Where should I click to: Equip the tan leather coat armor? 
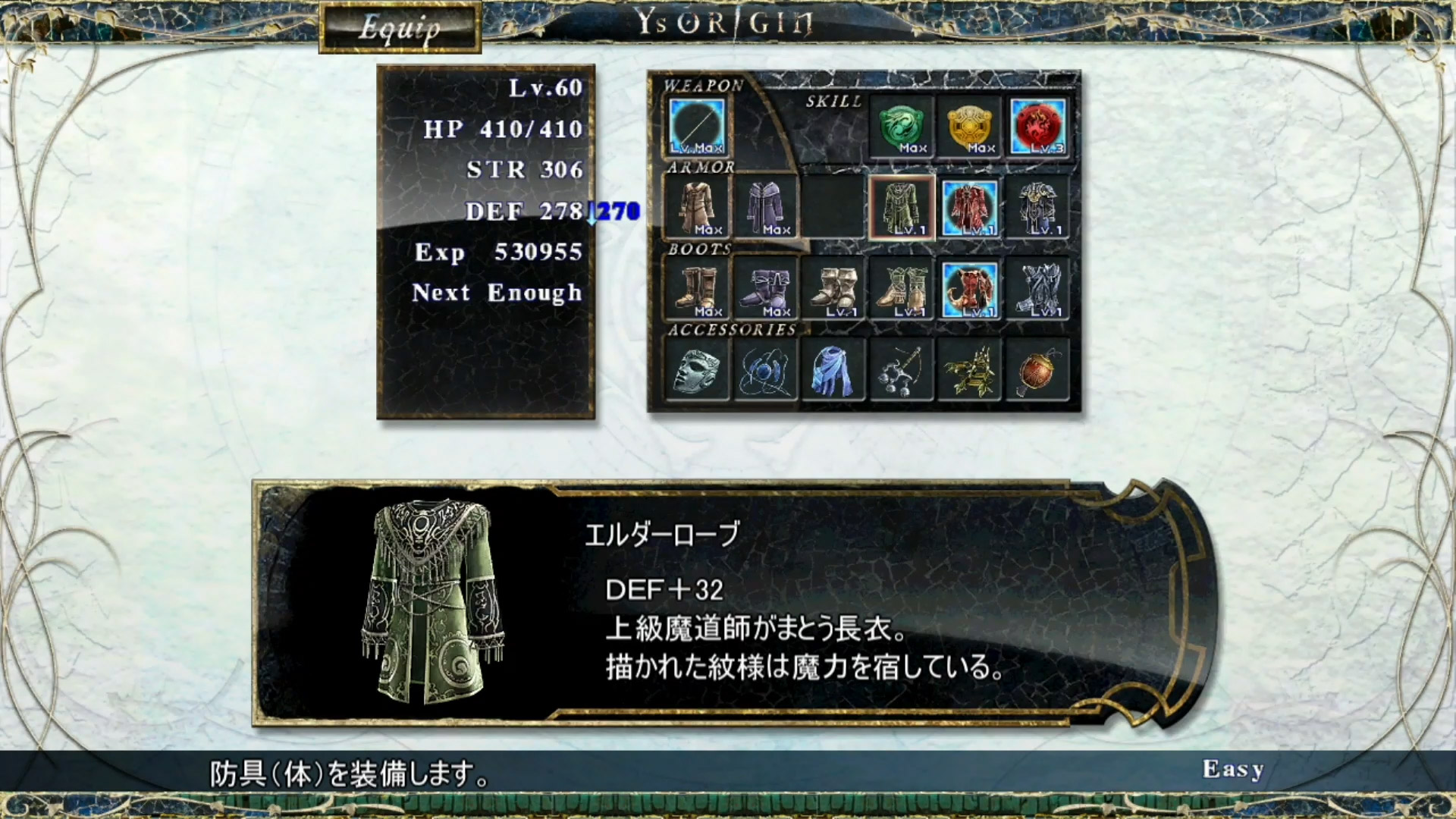pyautogui.click(x=697, y=207)
